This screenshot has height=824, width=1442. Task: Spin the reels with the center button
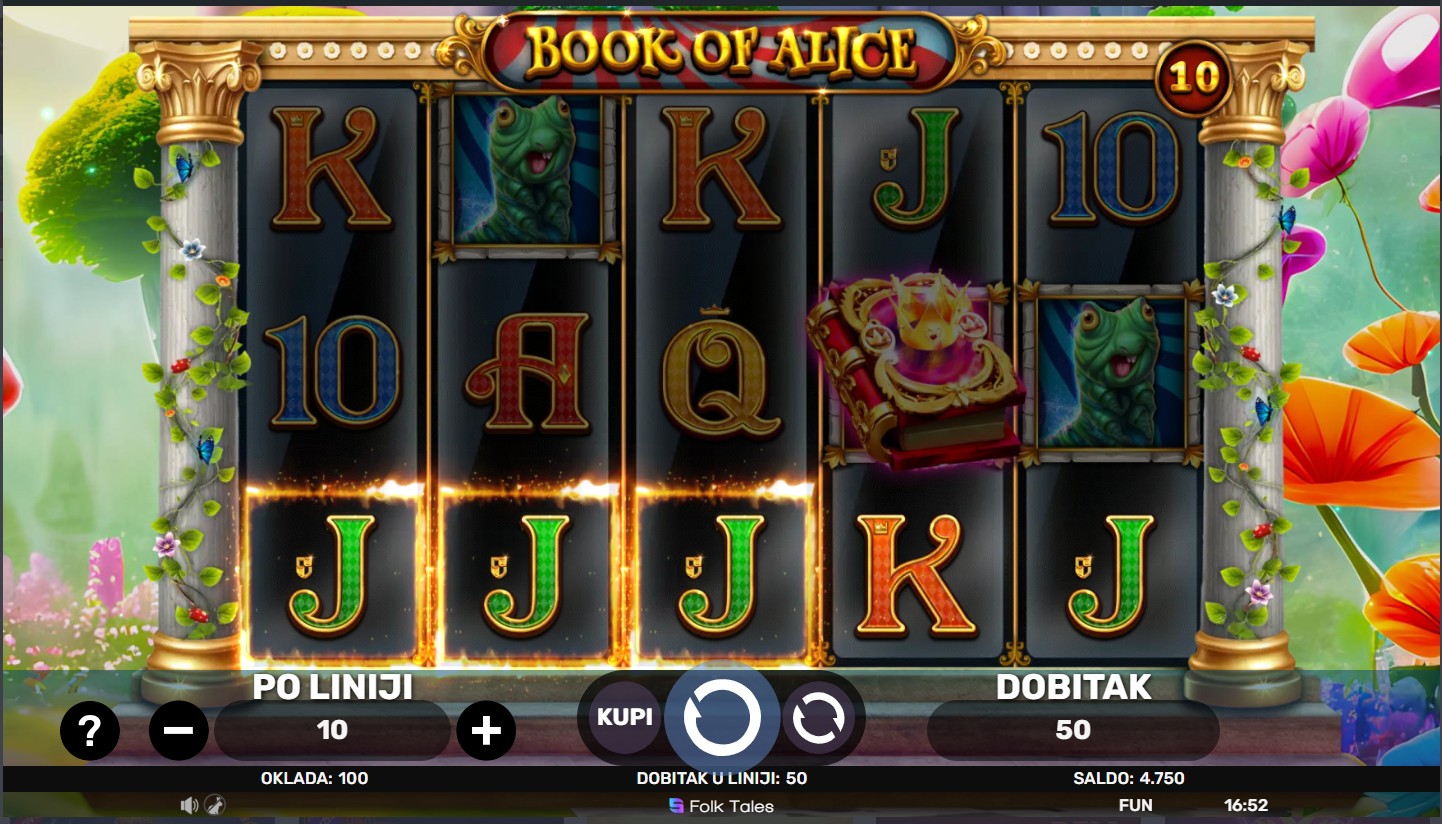722,717
